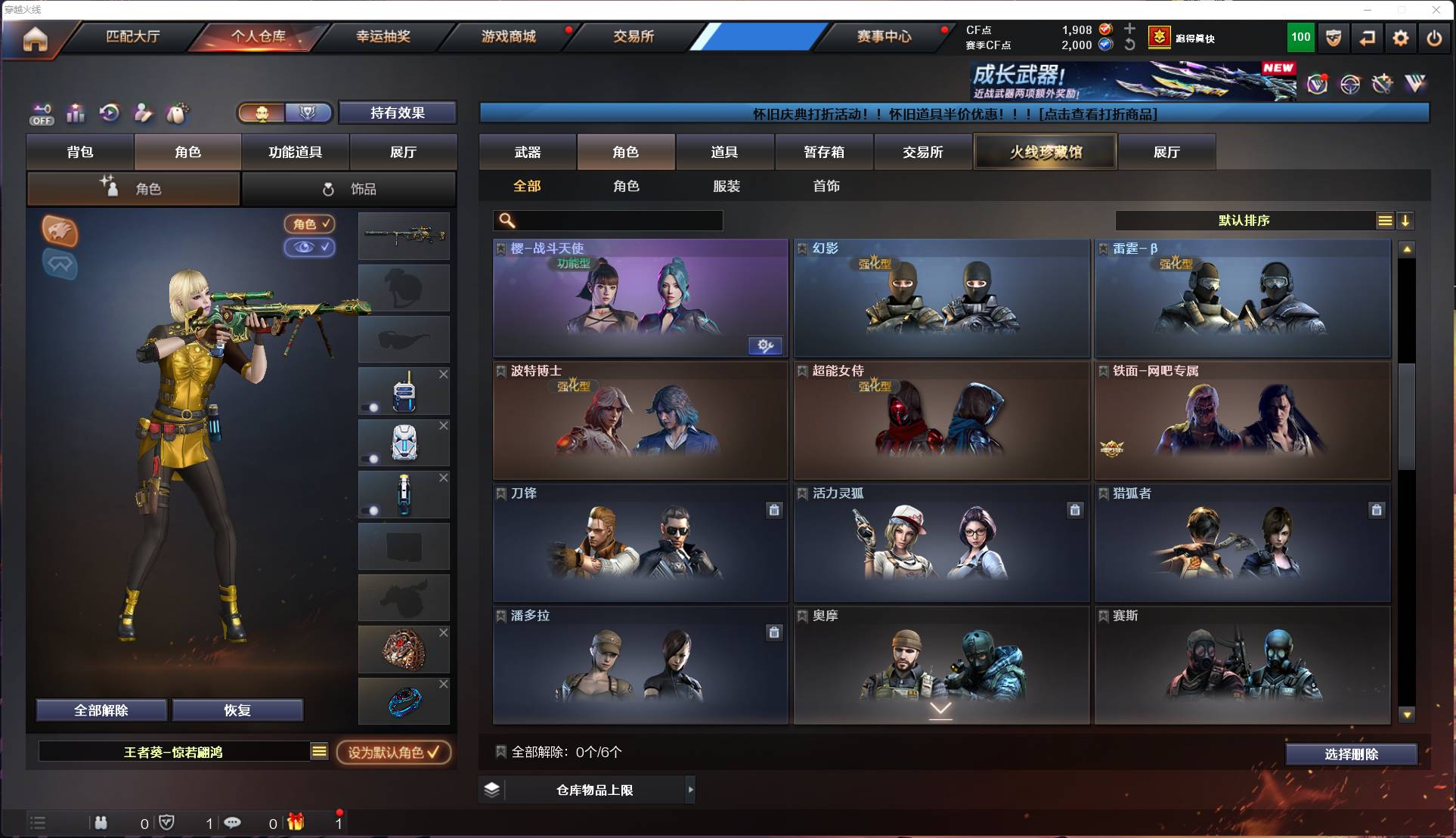Click the trash icon on 刀锋 character card
1456x838 pixels.
(x=774, y=510)
